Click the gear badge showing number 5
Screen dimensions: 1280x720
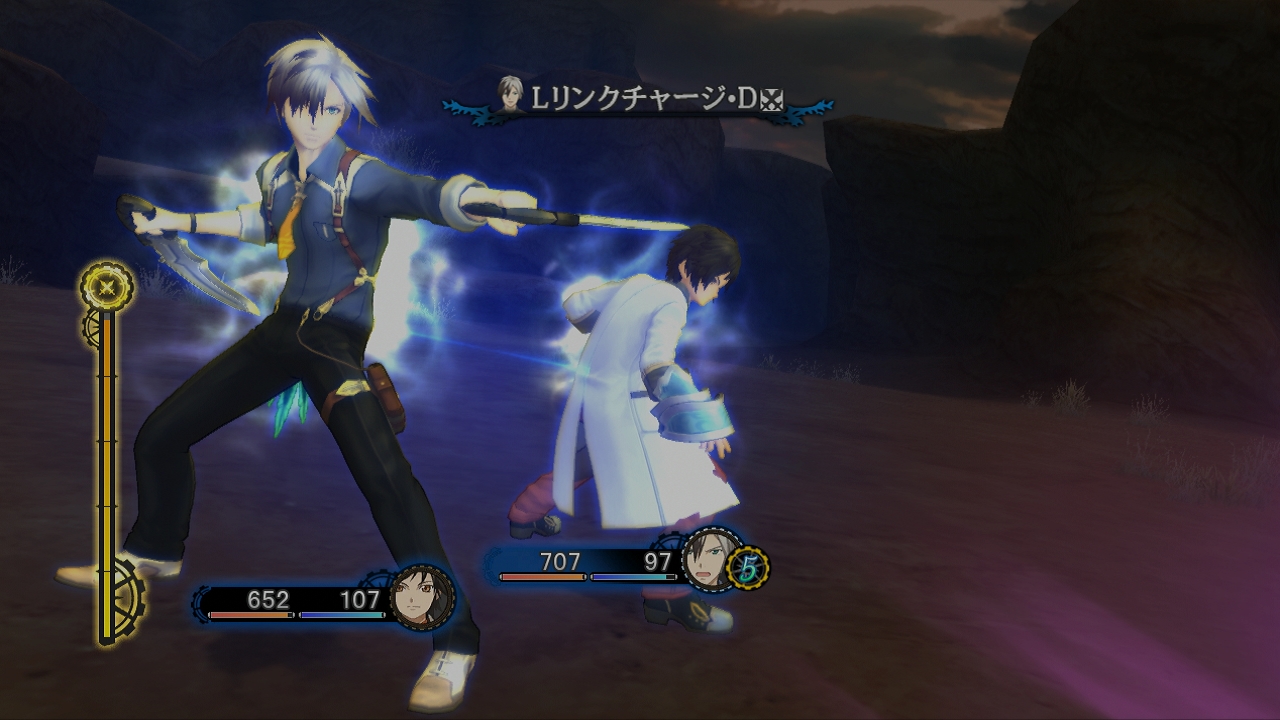[747, 567]
